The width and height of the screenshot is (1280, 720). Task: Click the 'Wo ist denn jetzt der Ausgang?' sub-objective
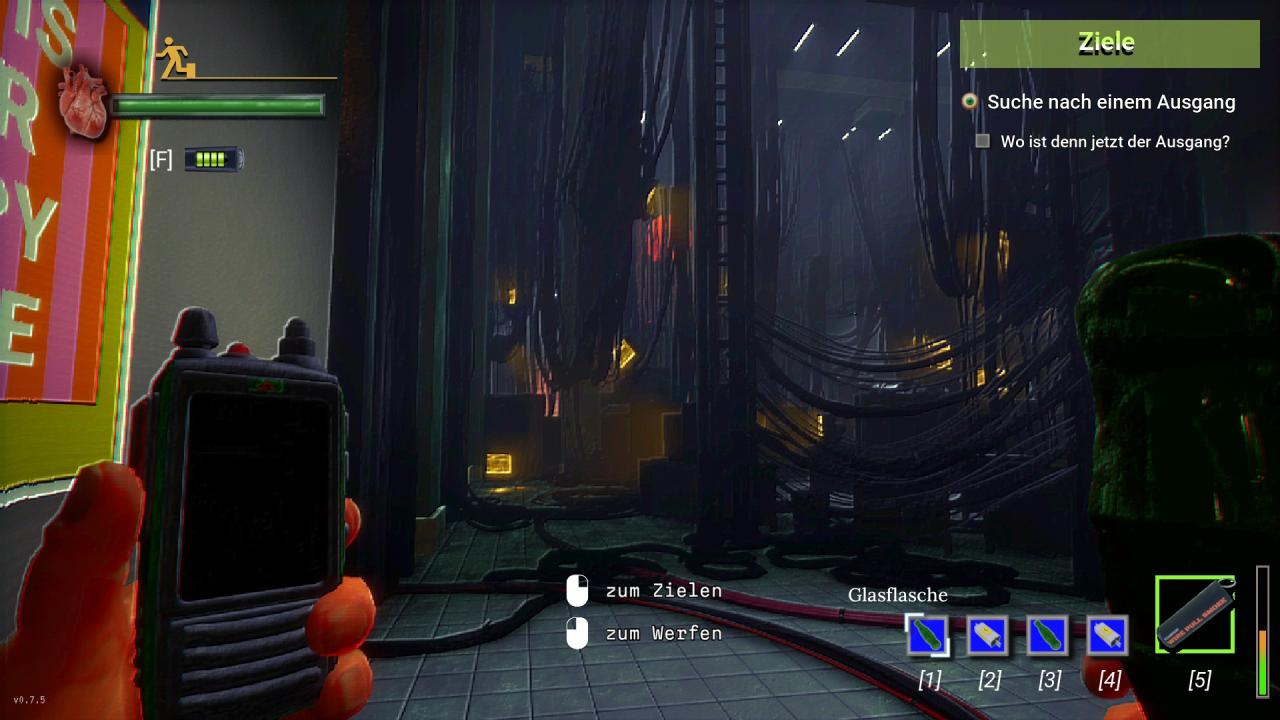tap(1114, 142)
